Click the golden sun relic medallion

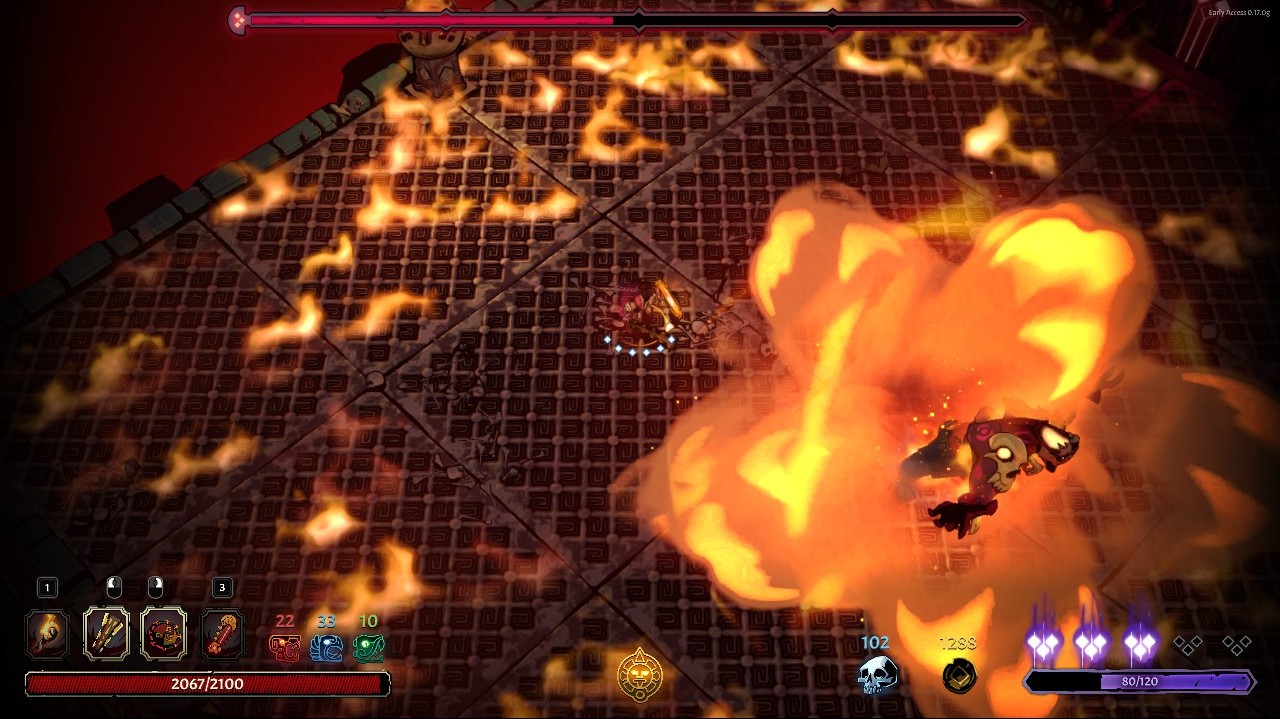639,673
